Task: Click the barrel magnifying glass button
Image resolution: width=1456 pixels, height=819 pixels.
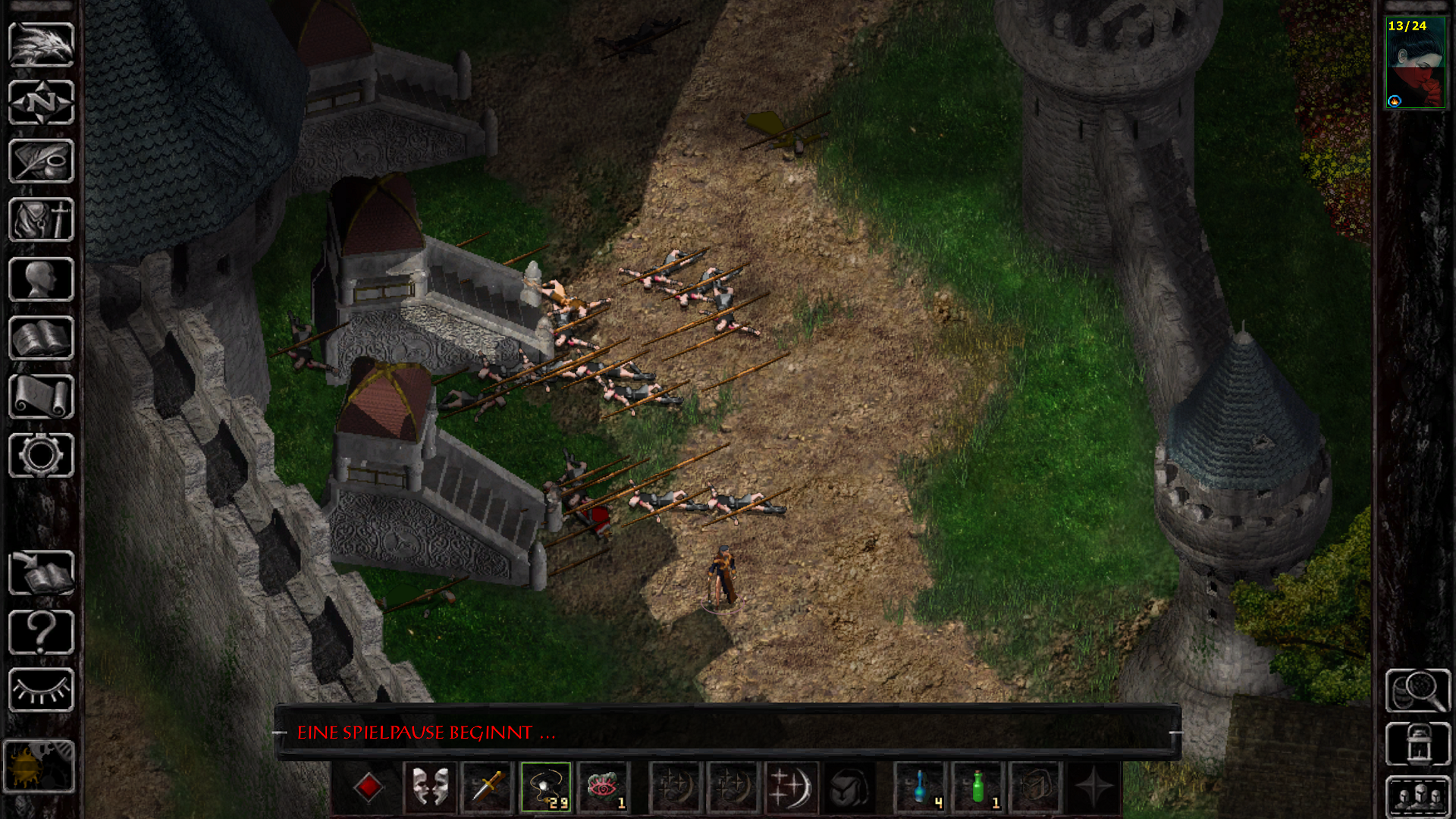Action: point(1418,690)
